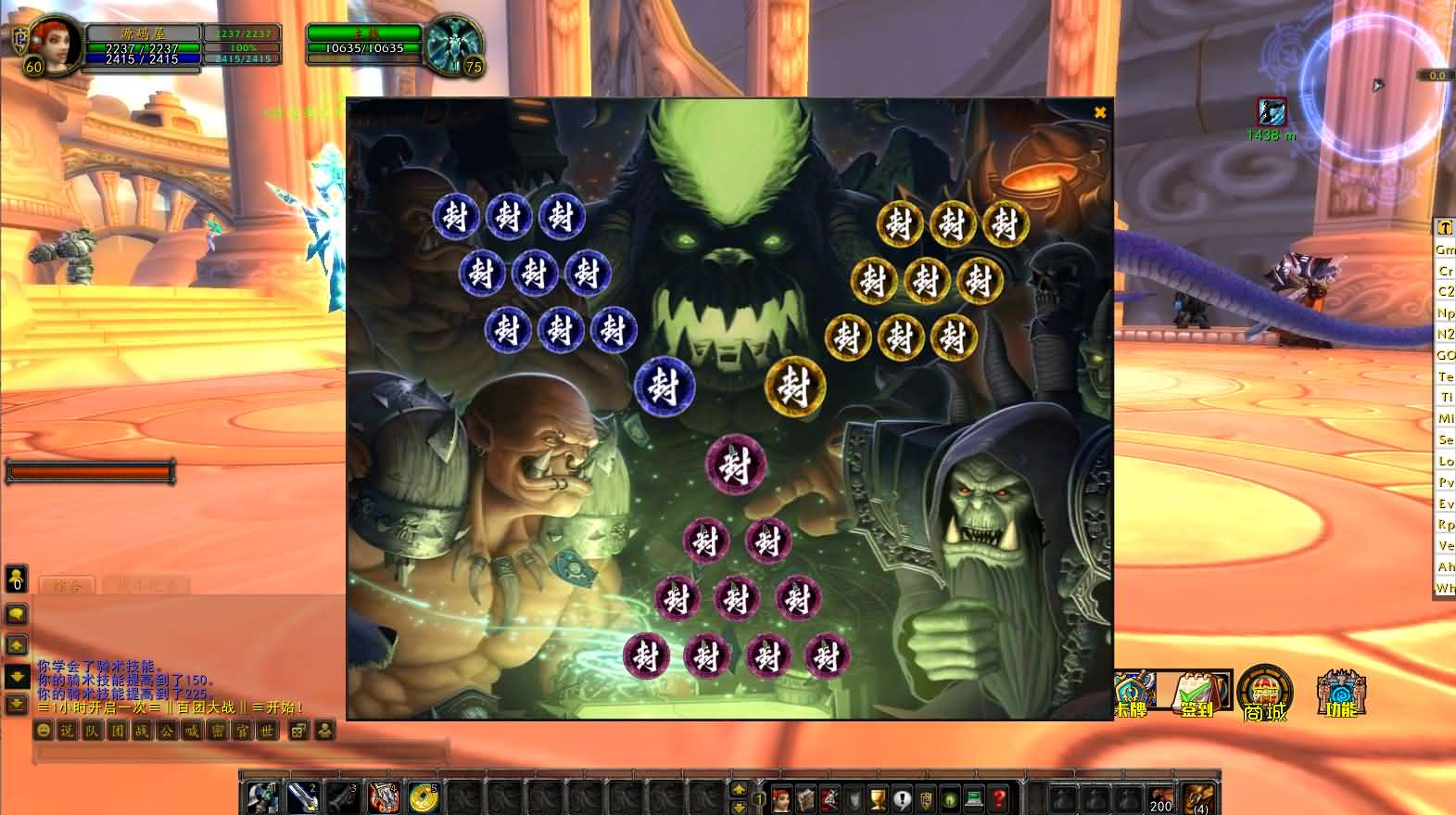Image resolution: width=1456 pixels, height=815 pixels.
Task: Click the player character portrait
Action: (x=57, y=45)
